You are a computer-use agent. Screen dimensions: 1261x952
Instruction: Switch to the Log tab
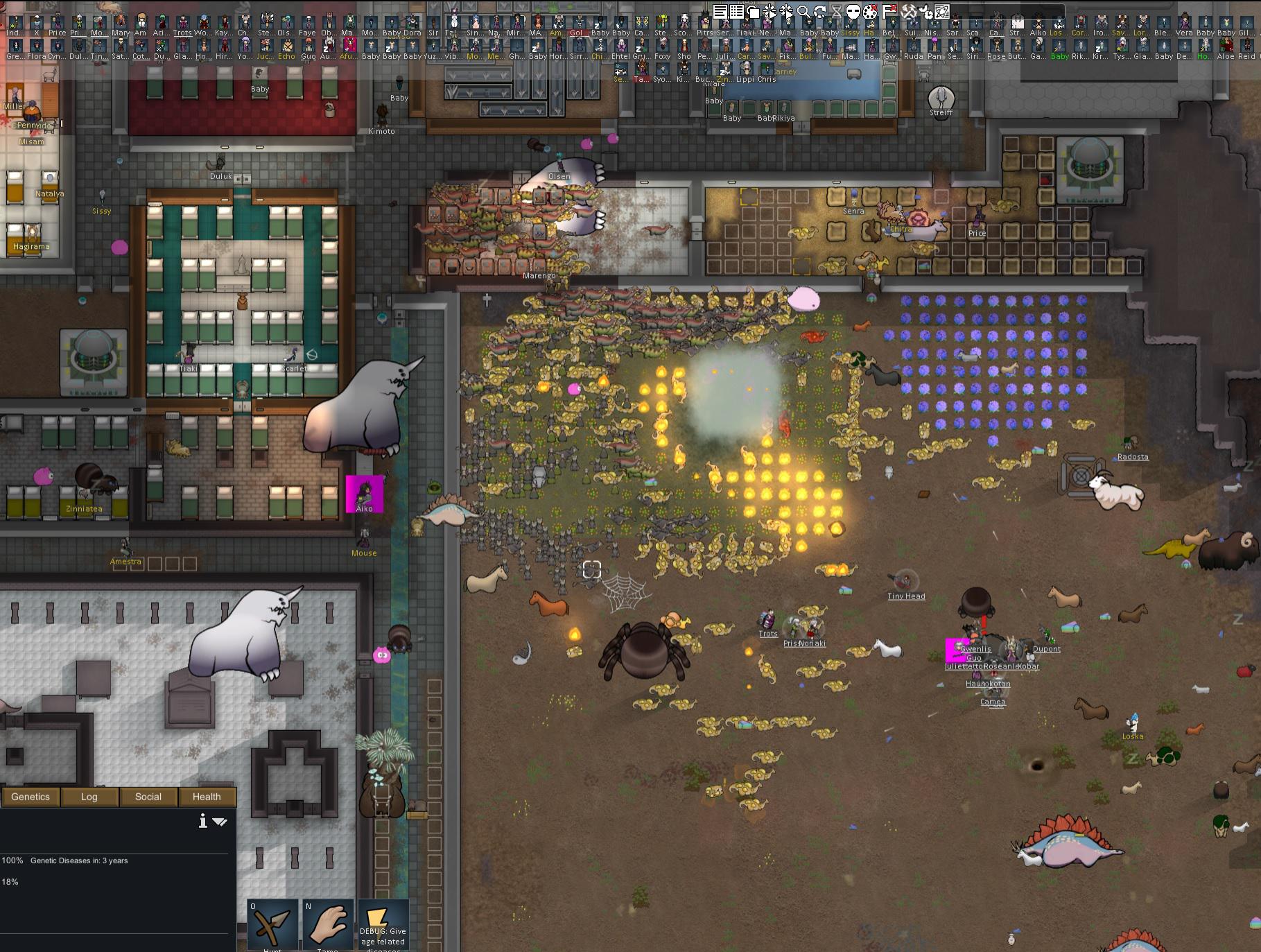(89, 797)
